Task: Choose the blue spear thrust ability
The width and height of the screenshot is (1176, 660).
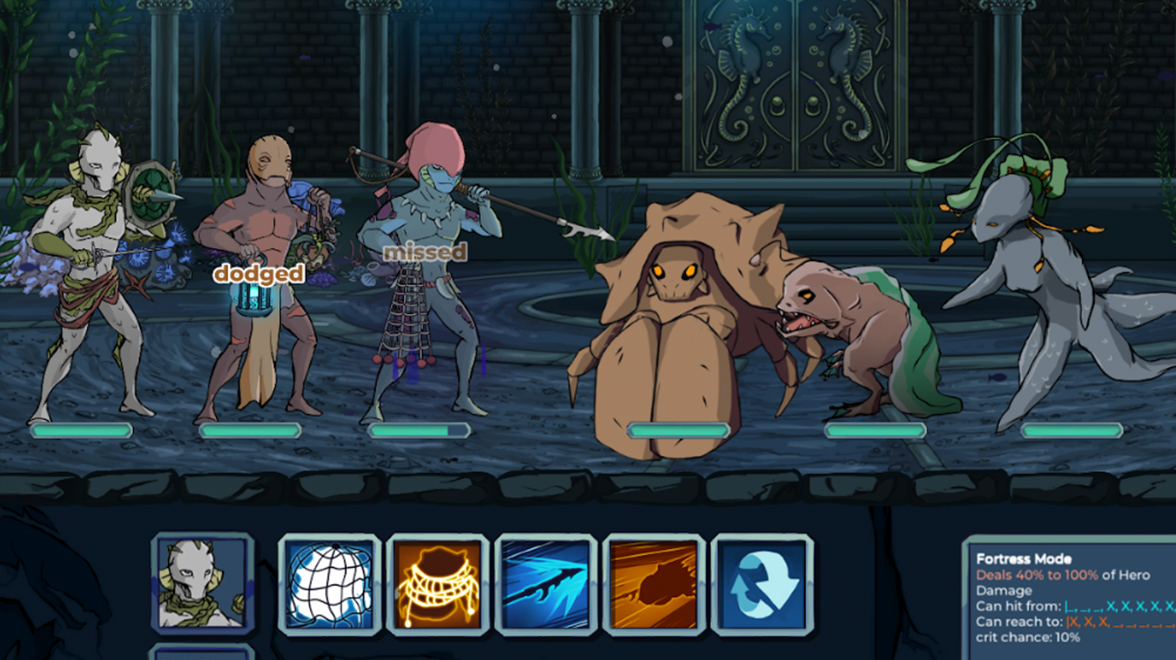Action: tap(546, 585)
